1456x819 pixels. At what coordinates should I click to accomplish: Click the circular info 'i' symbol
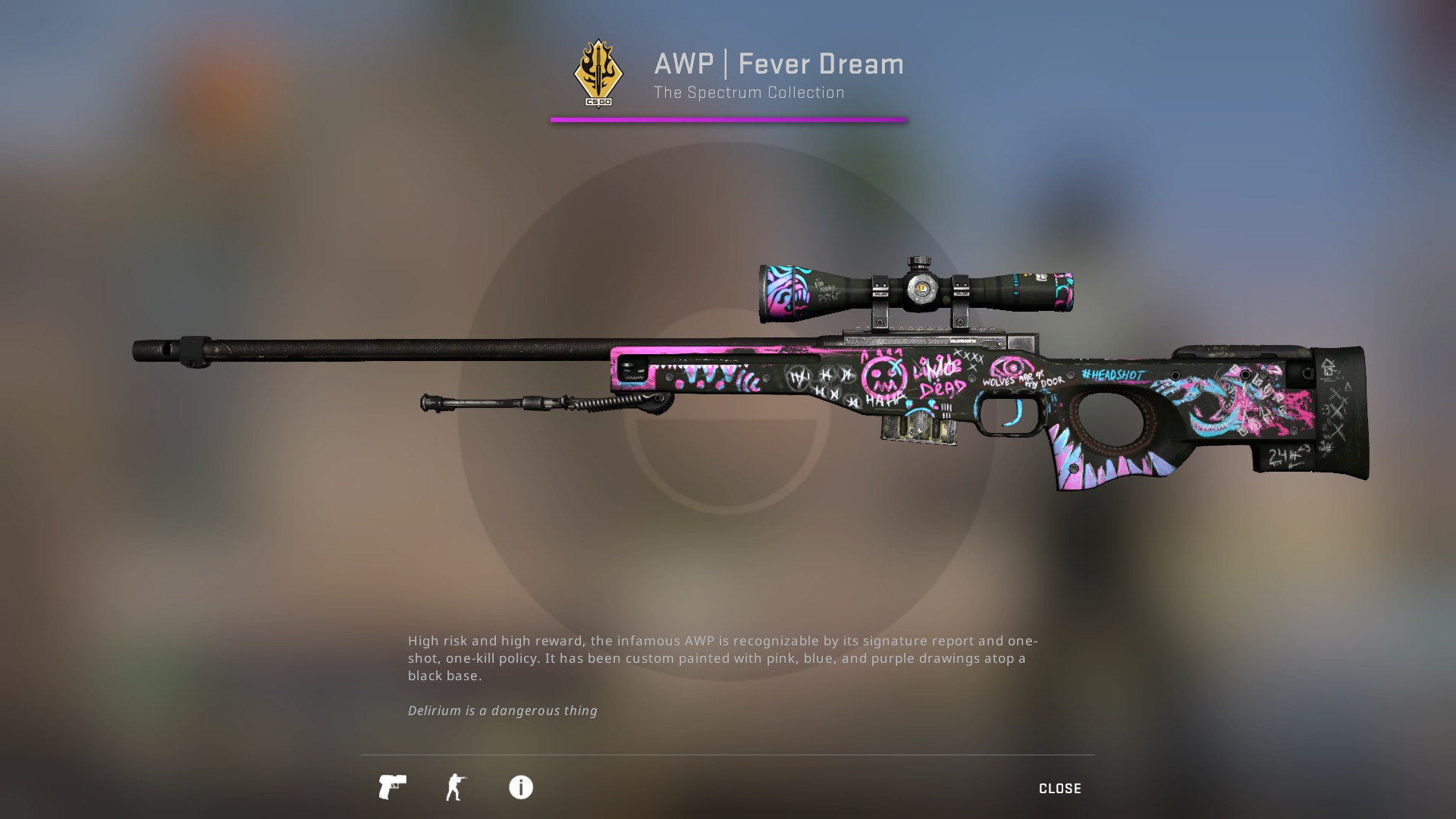(x=520, y=788)
